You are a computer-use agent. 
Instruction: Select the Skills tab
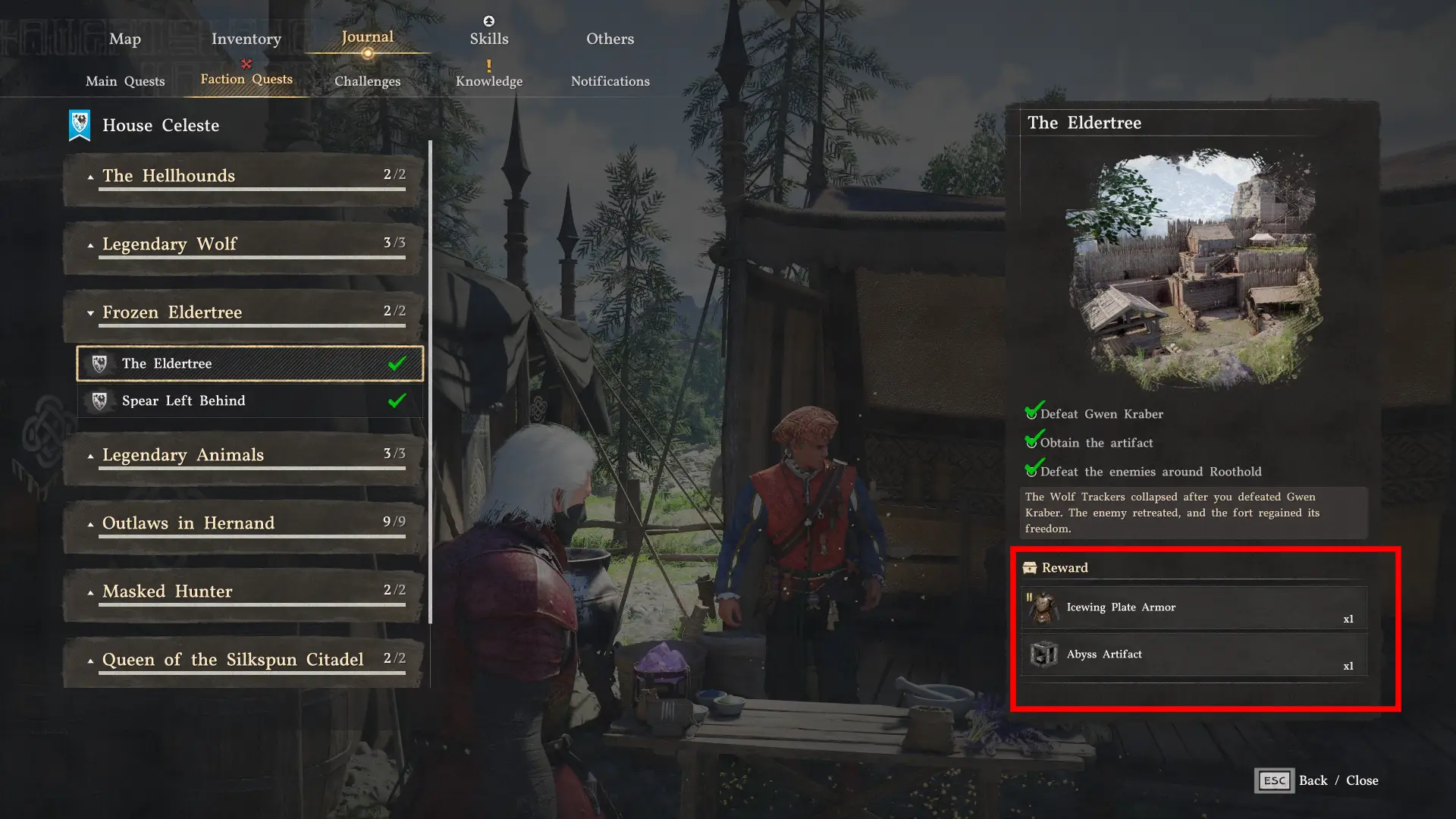click(488, 39)
